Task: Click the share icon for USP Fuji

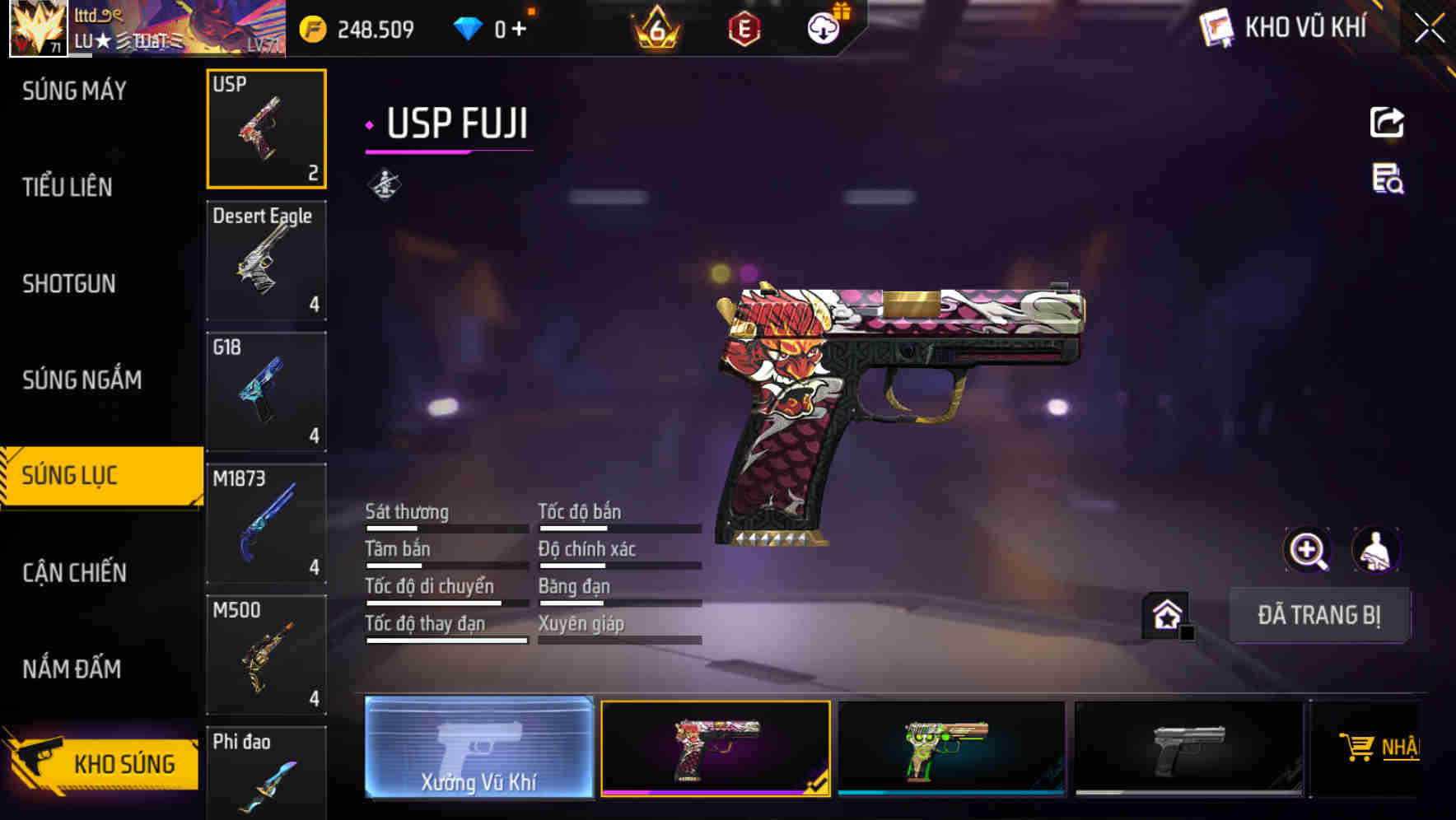Action: pyautogui.click(x=1388, y=122)
